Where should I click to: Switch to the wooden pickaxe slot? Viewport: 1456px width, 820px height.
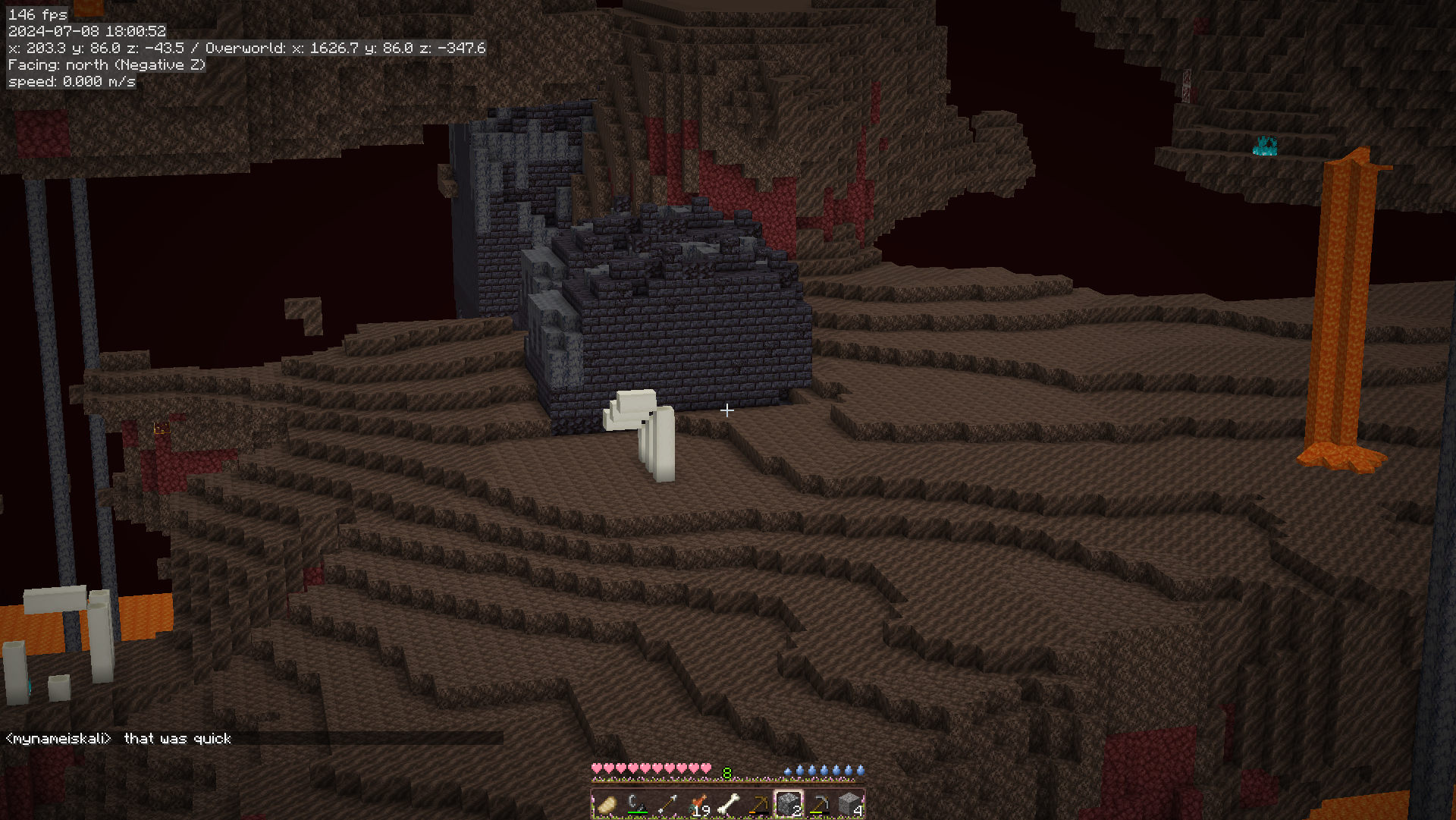click(758, 804)
